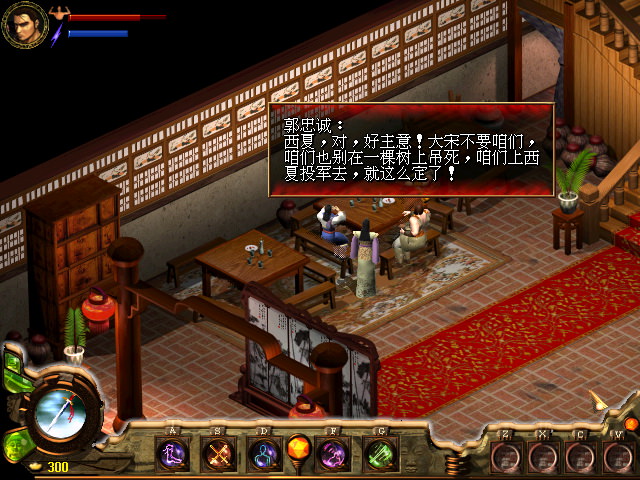Click the top green tab above the compass
This screenshot has height=480, width=640.
point(12,362)
